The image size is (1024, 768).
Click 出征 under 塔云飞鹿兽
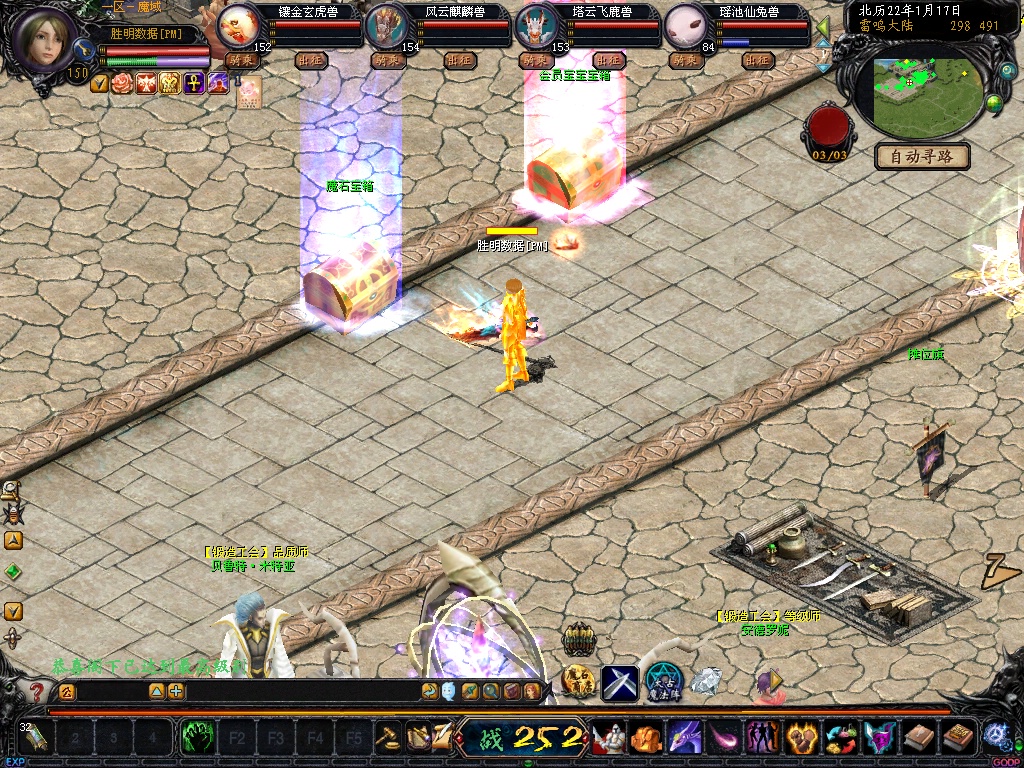[x=609, y=60]
